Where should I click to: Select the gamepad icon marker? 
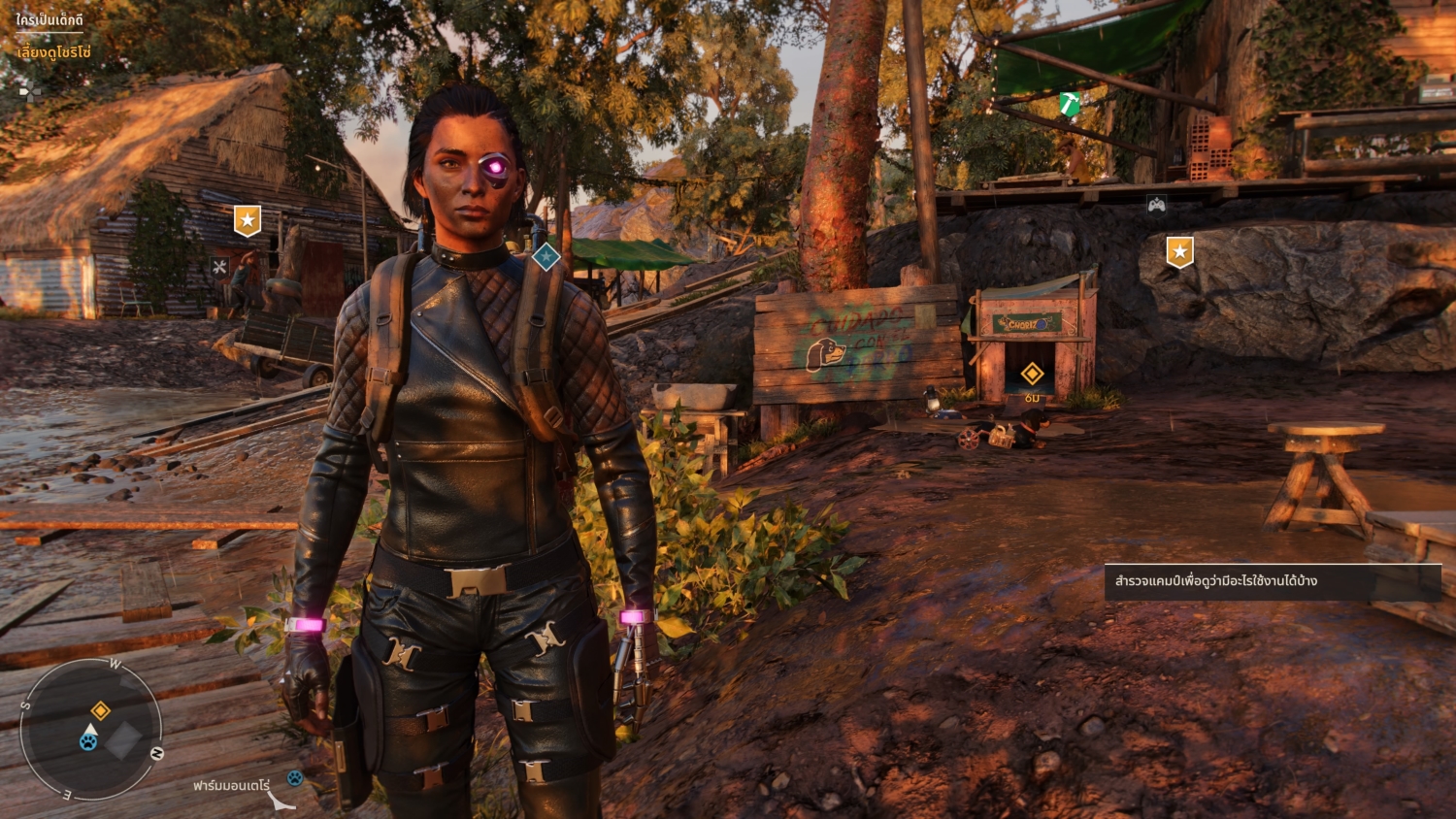coord(1156,205)
